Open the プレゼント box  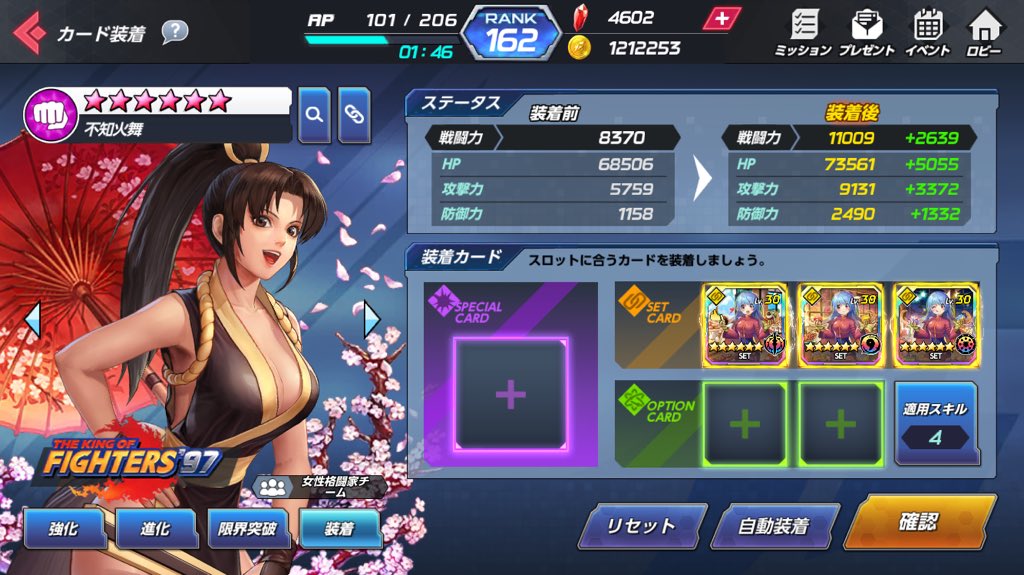(x=866, y=31)
